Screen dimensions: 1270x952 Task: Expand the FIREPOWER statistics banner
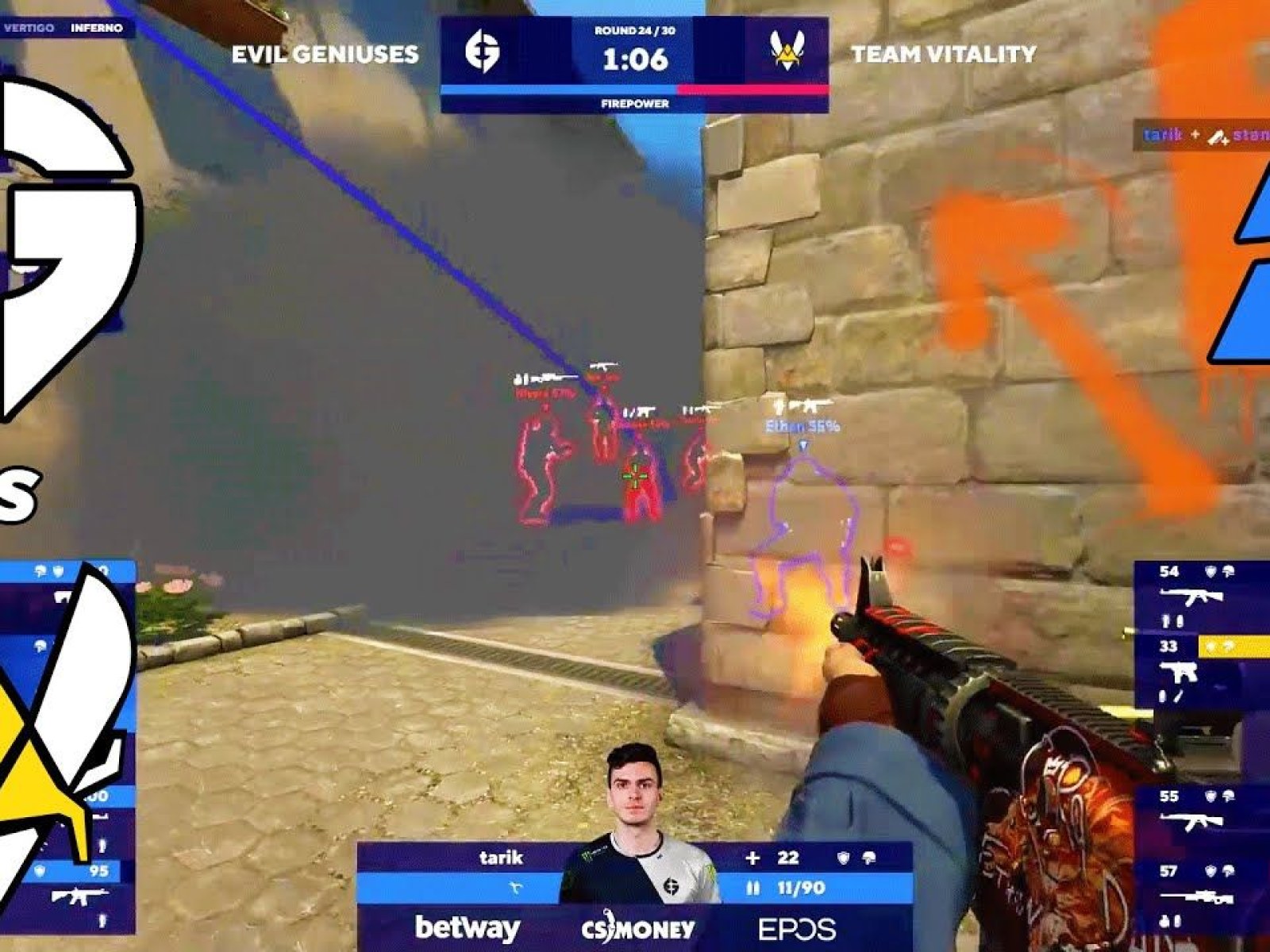[x=635, y=103]
